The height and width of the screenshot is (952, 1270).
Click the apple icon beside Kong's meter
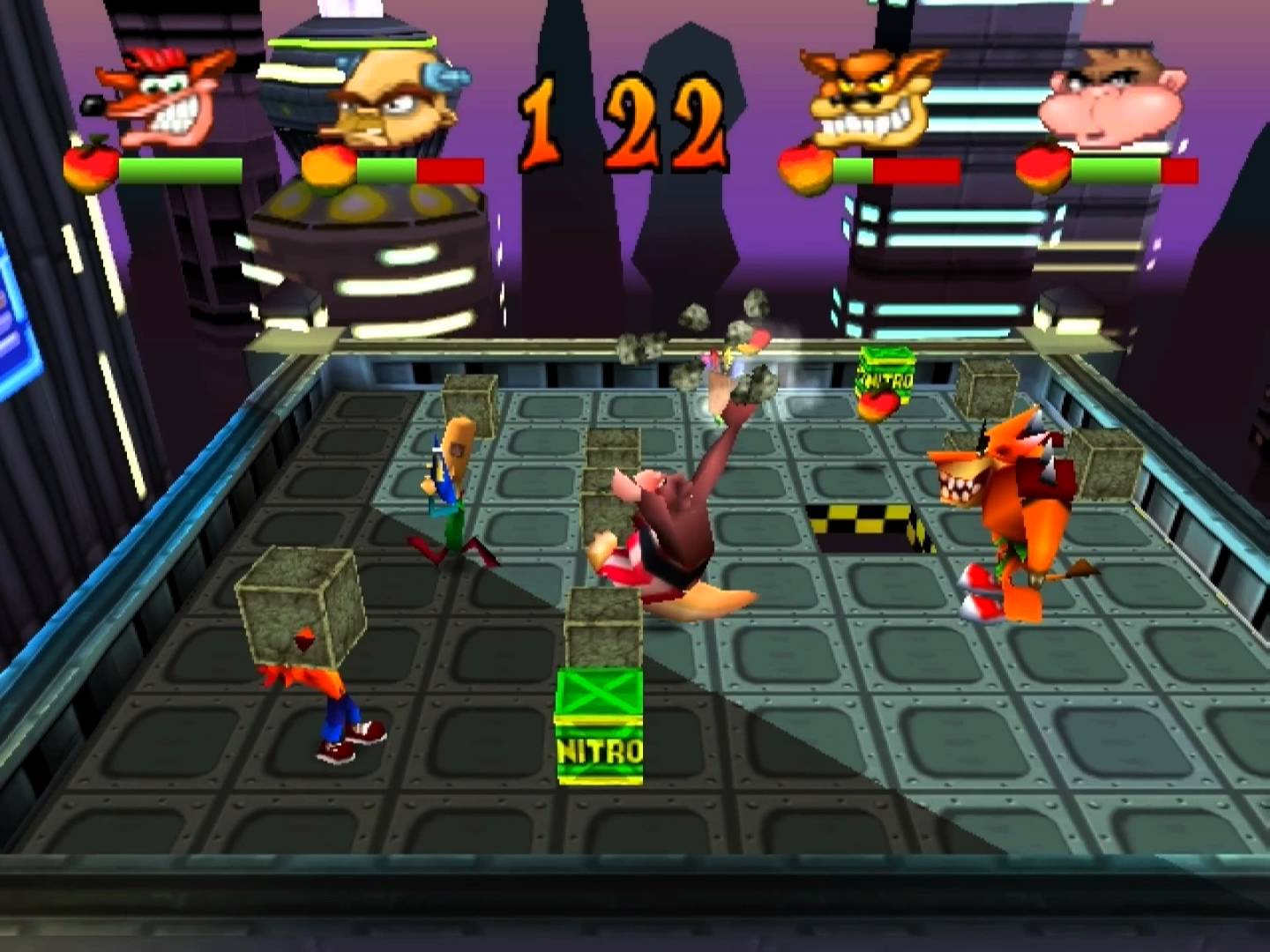click(x=1043, y=167)
